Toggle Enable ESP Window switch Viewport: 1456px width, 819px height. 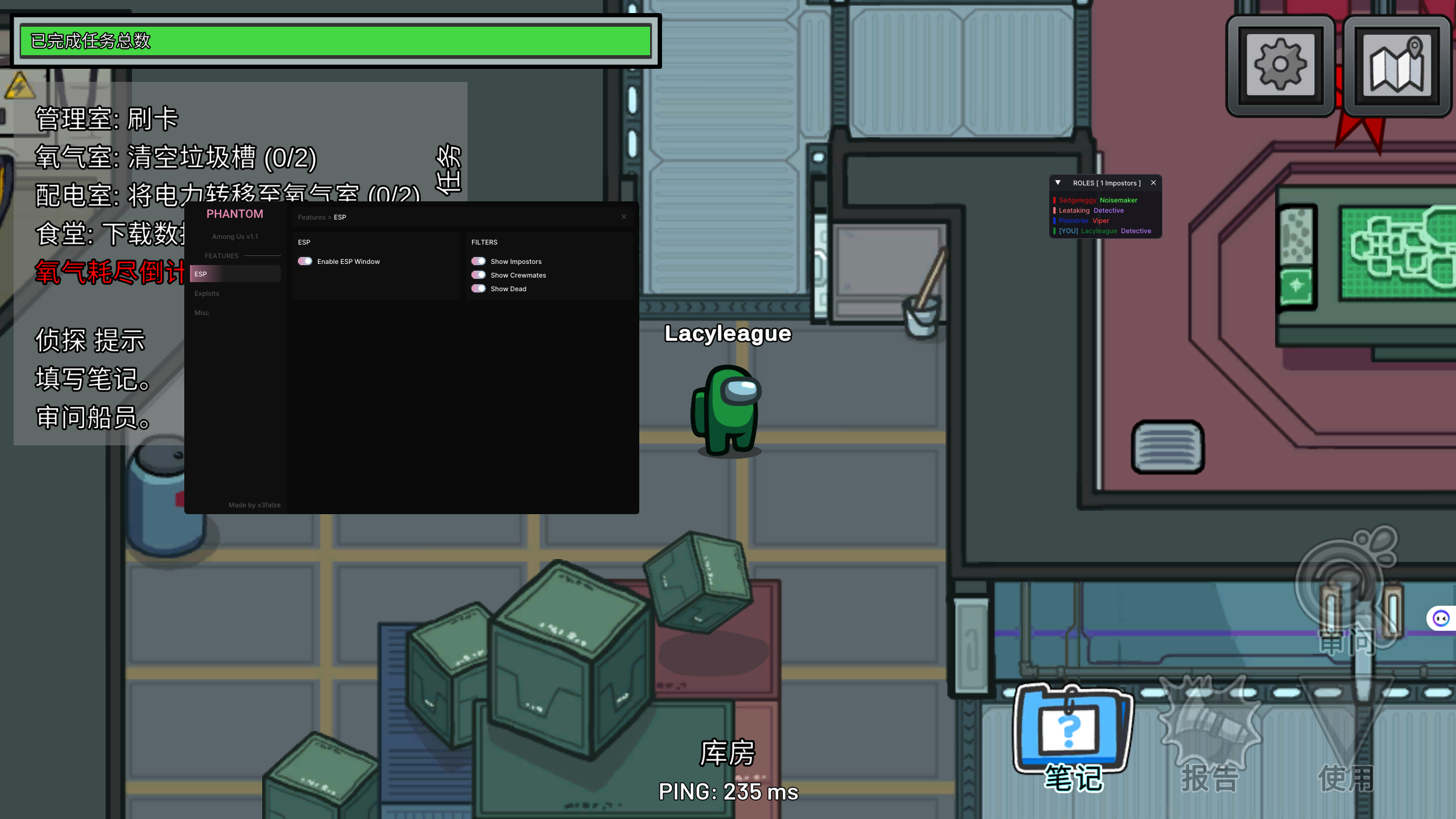[x=305, y=262]
